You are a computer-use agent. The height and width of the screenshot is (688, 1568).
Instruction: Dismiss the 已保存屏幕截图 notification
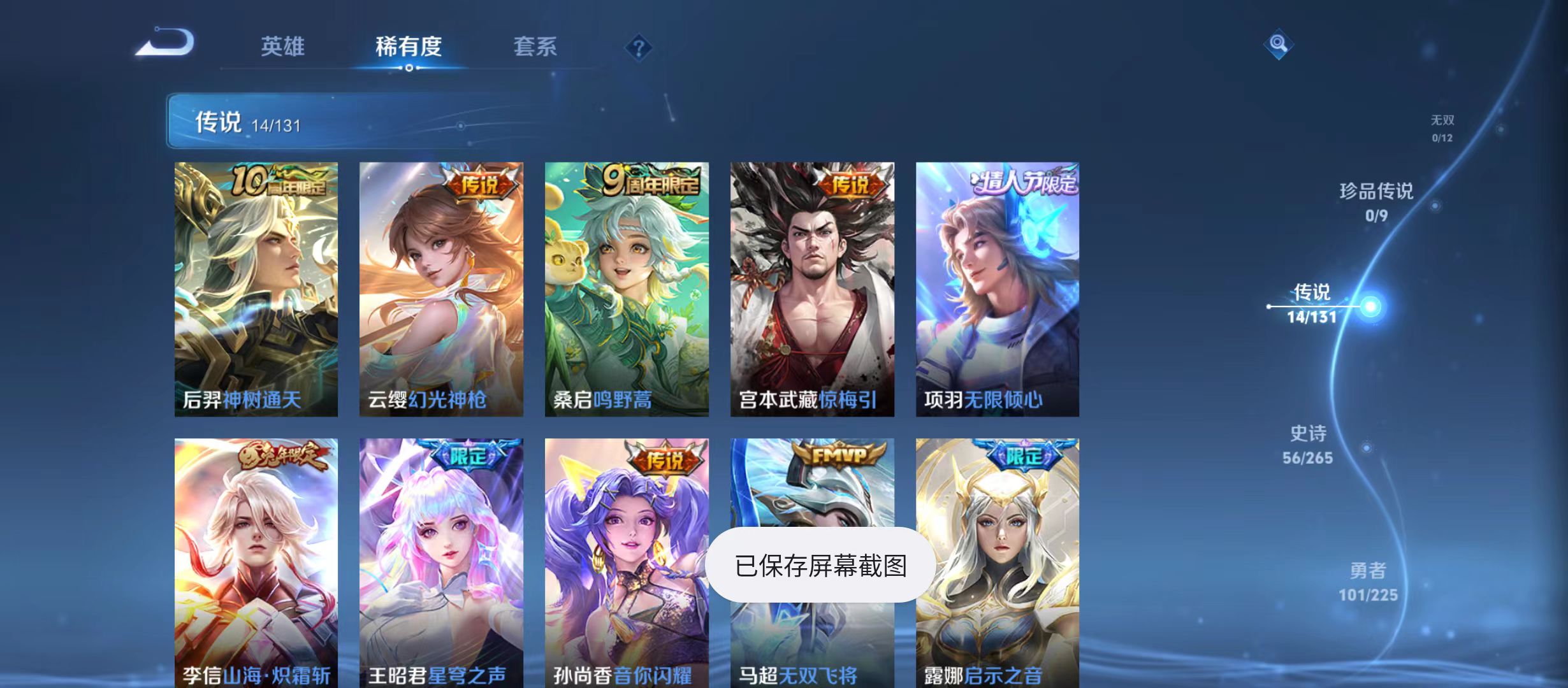[x=825, y=564]
